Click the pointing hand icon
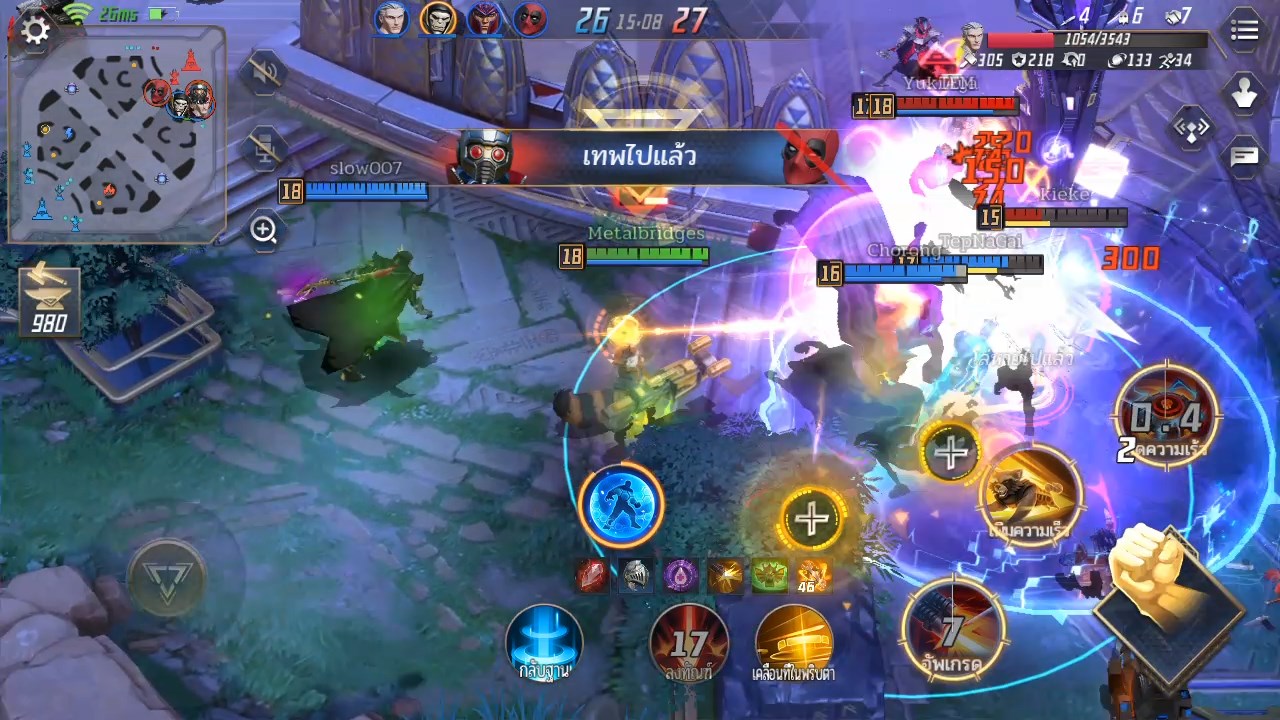The image size is (1280, 720). [1244, 95]
